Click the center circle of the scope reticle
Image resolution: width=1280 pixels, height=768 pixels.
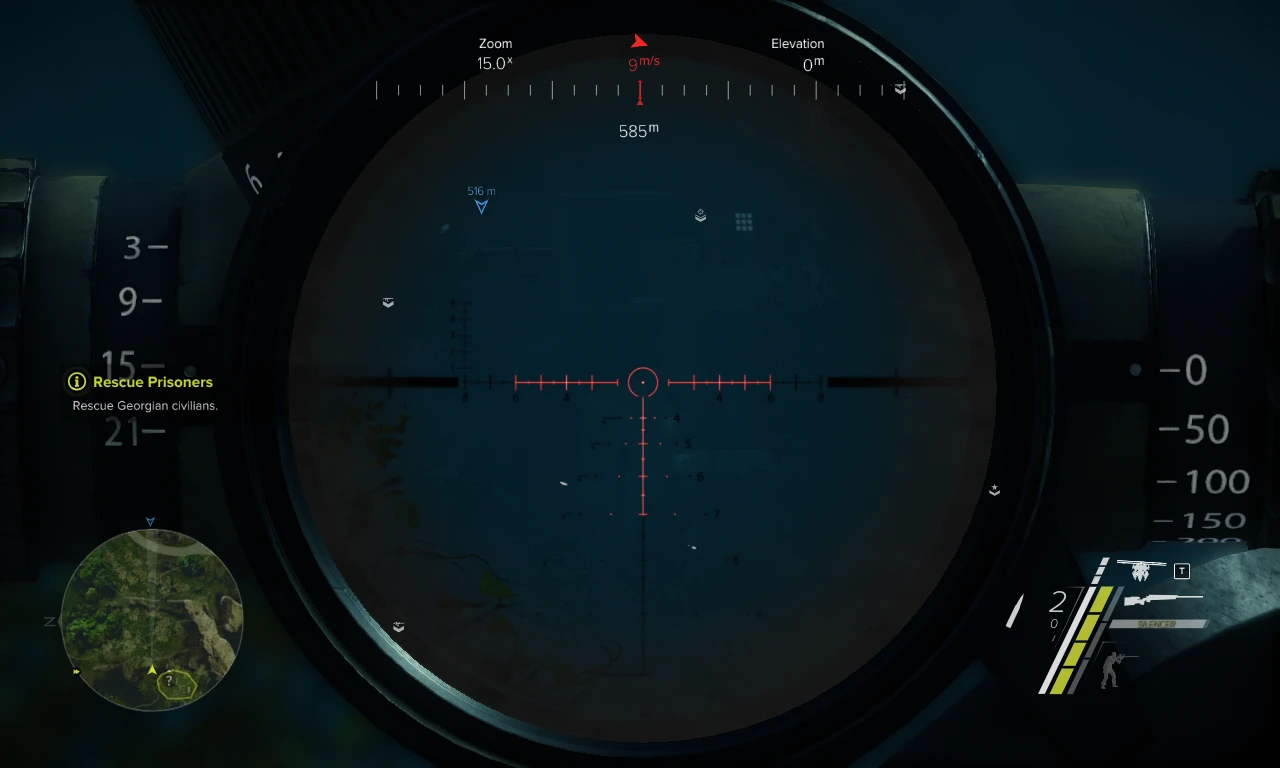tap(642, 382)
